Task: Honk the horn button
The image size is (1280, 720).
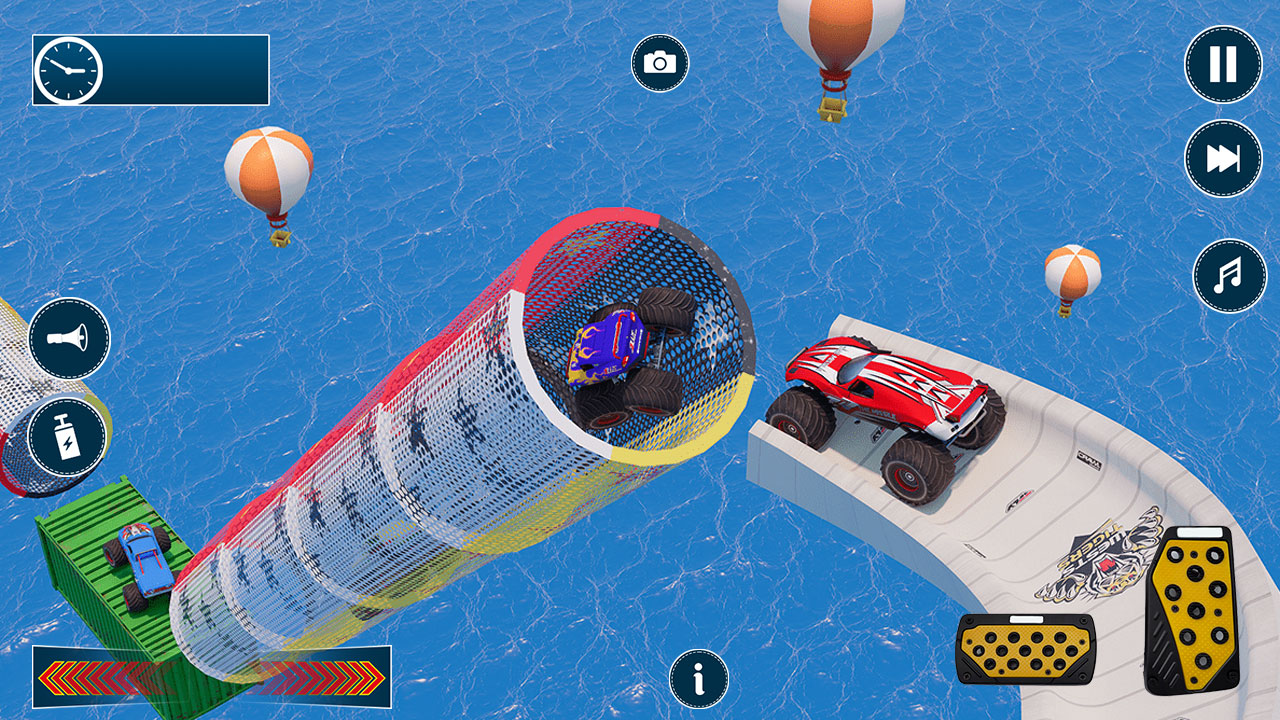Action: point(69,338)
